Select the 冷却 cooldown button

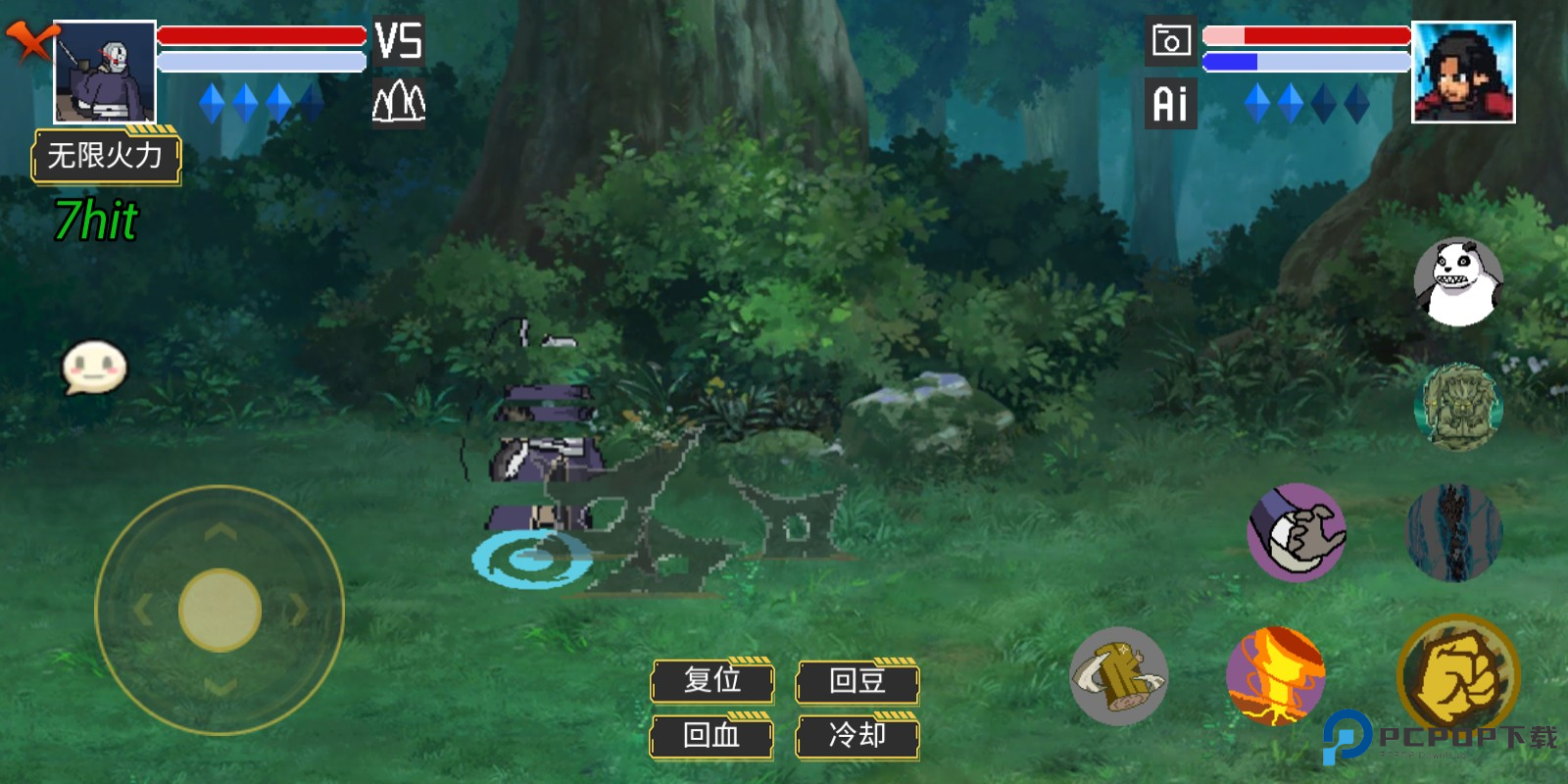(857, 735)
